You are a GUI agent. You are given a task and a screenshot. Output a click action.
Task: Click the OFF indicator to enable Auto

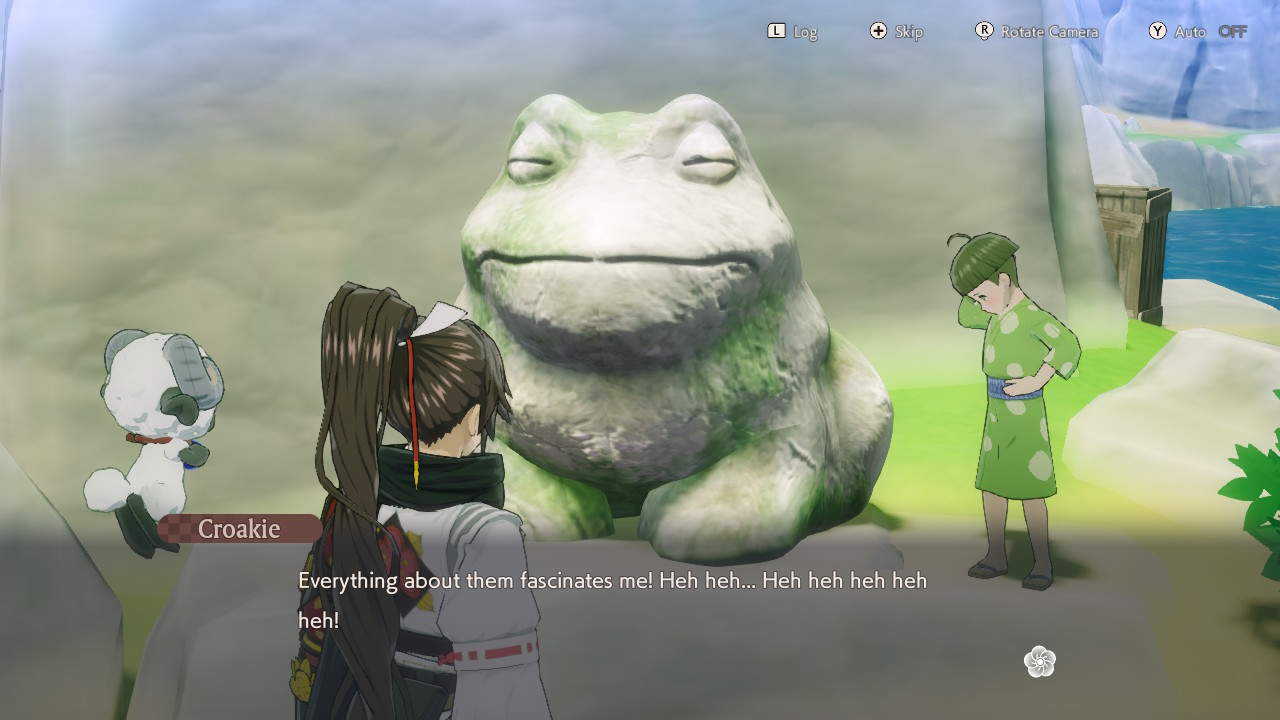point(1232,31)
